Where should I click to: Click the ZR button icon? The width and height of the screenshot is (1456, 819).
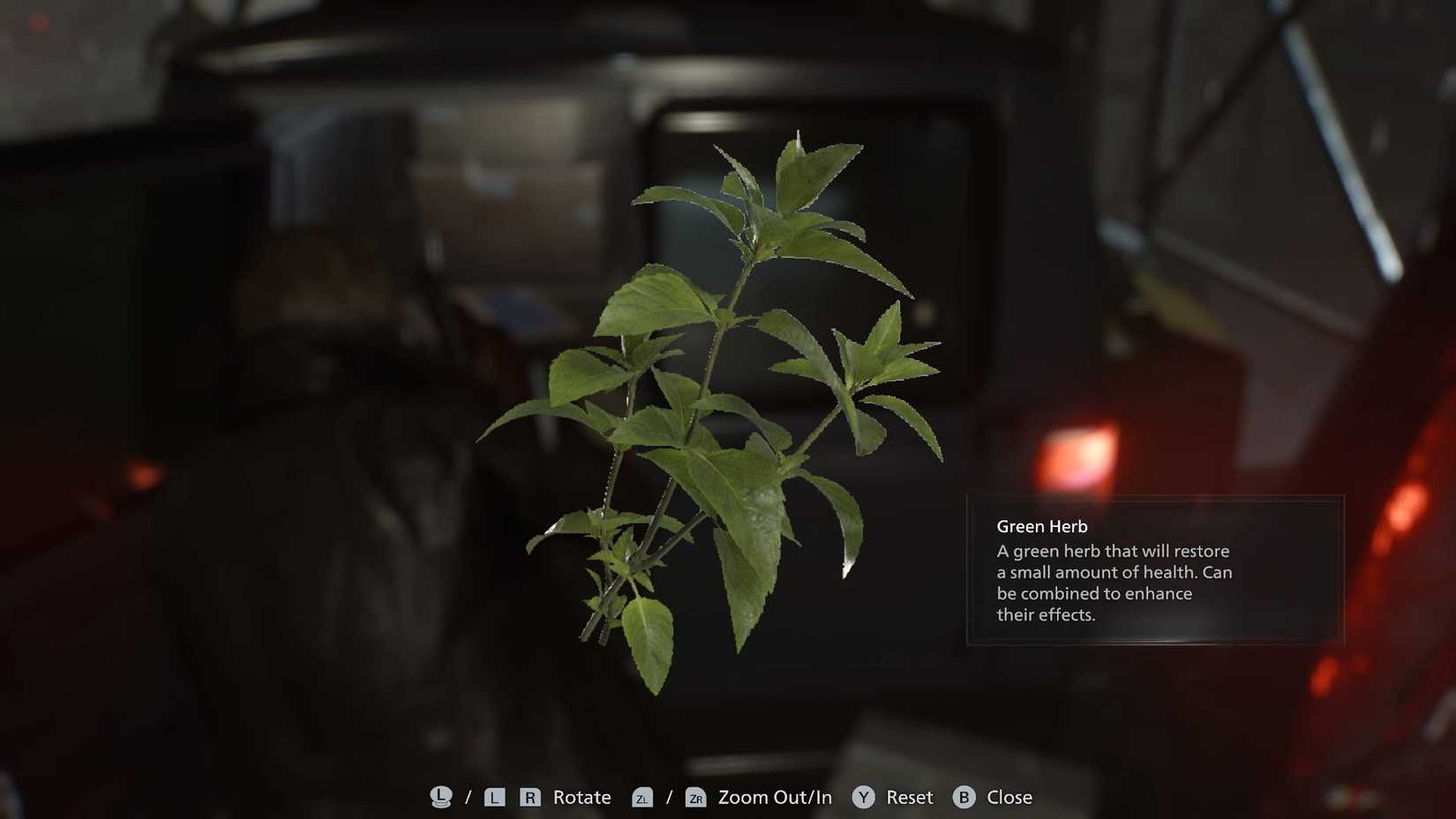pyautogui.click(x=697, y=797)
